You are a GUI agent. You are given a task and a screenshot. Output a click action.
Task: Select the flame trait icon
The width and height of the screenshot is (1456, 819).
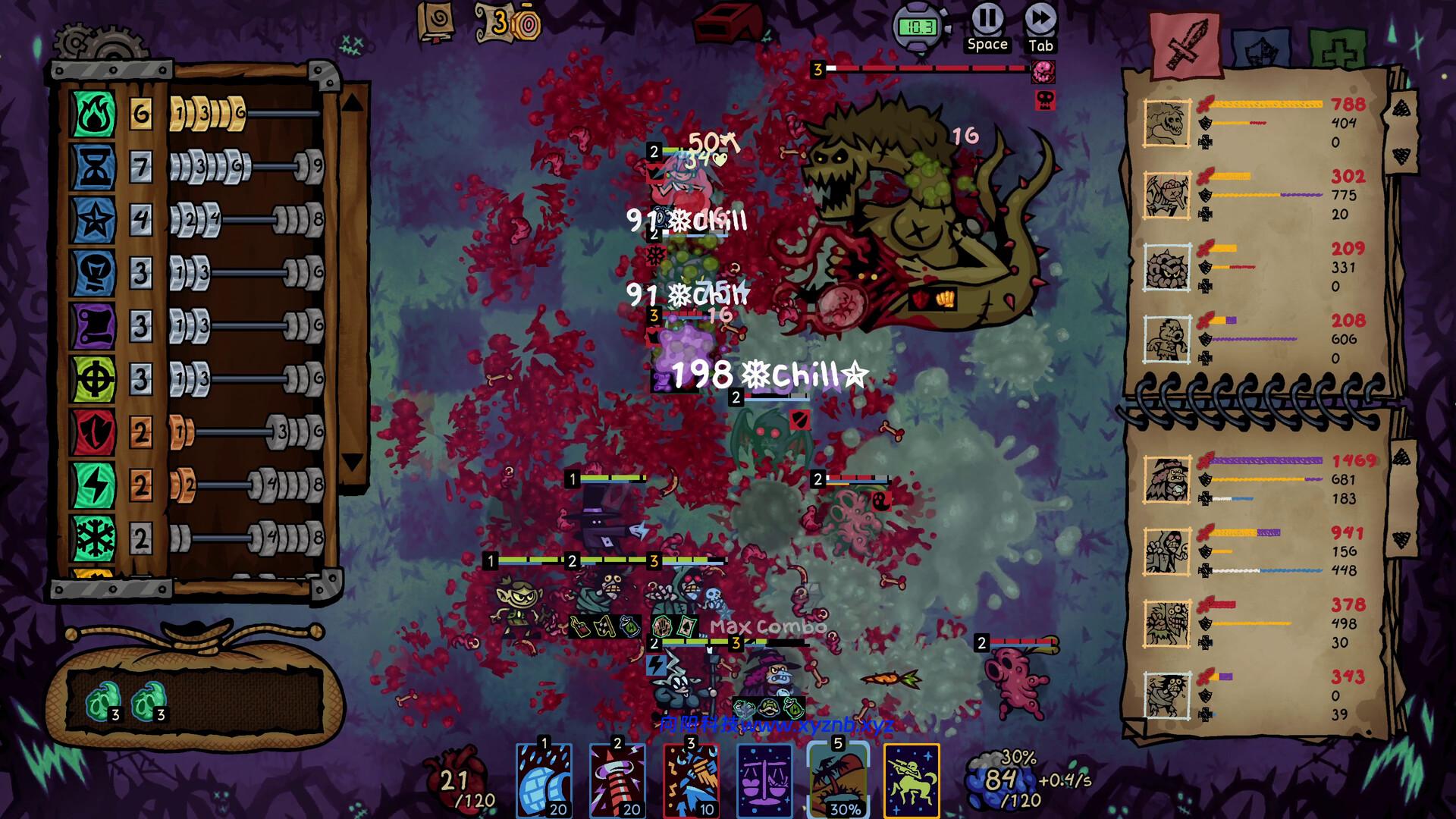pos(93,114)
